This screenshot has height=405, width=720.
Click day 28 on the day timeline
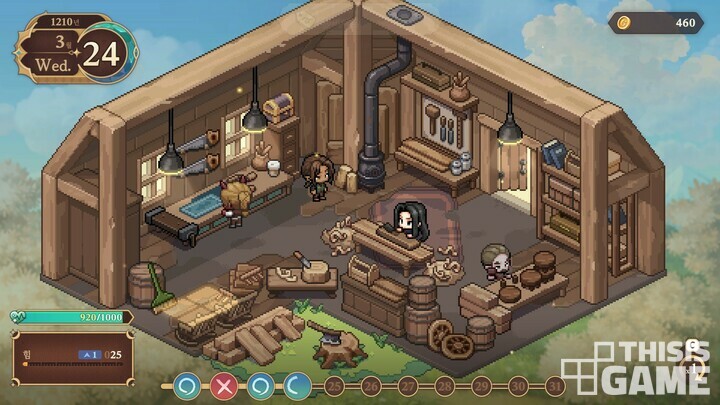(444, 386)
